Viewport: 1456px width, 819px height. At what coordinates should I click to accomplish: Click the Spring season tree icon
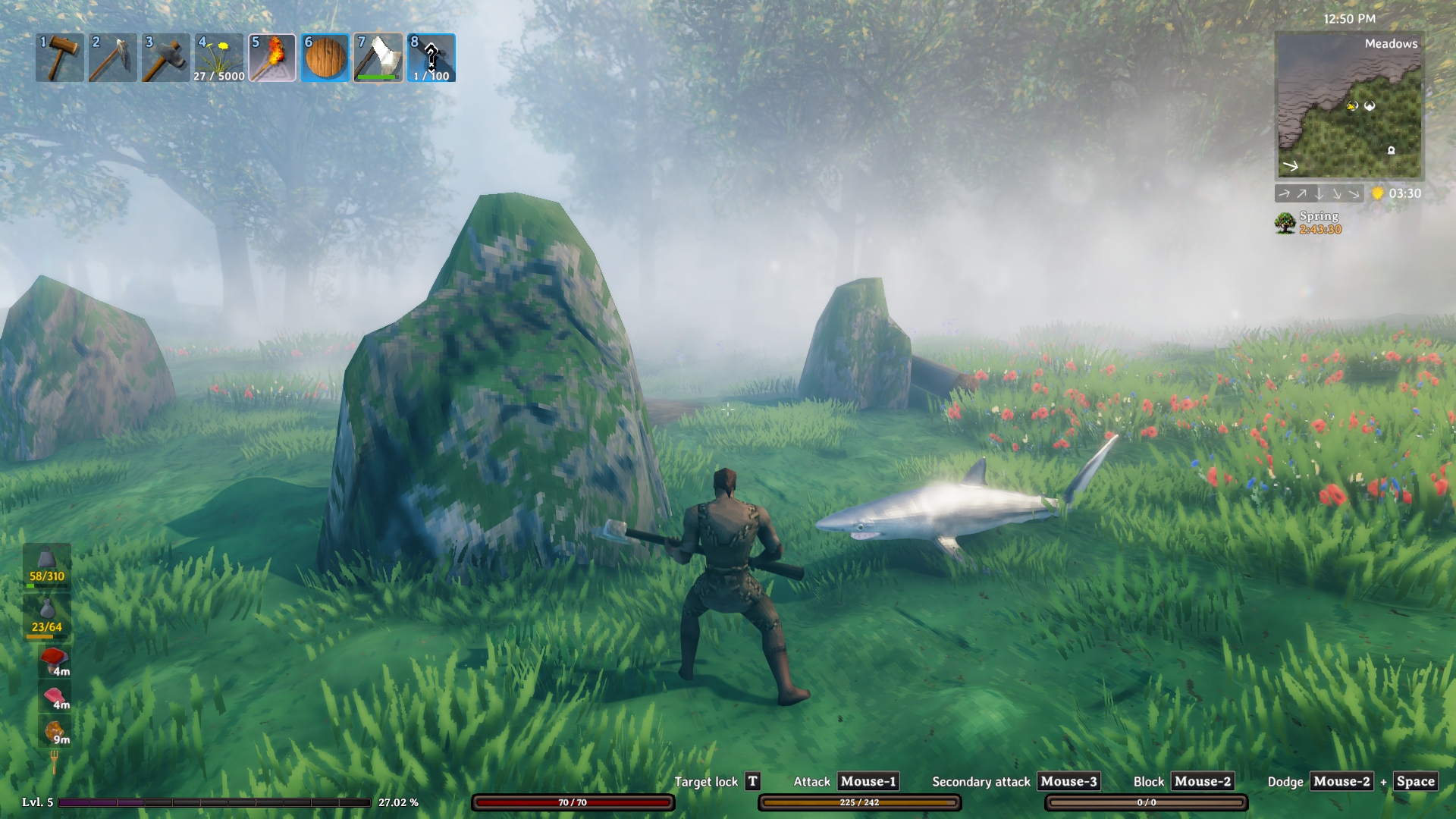(1285, 223)
